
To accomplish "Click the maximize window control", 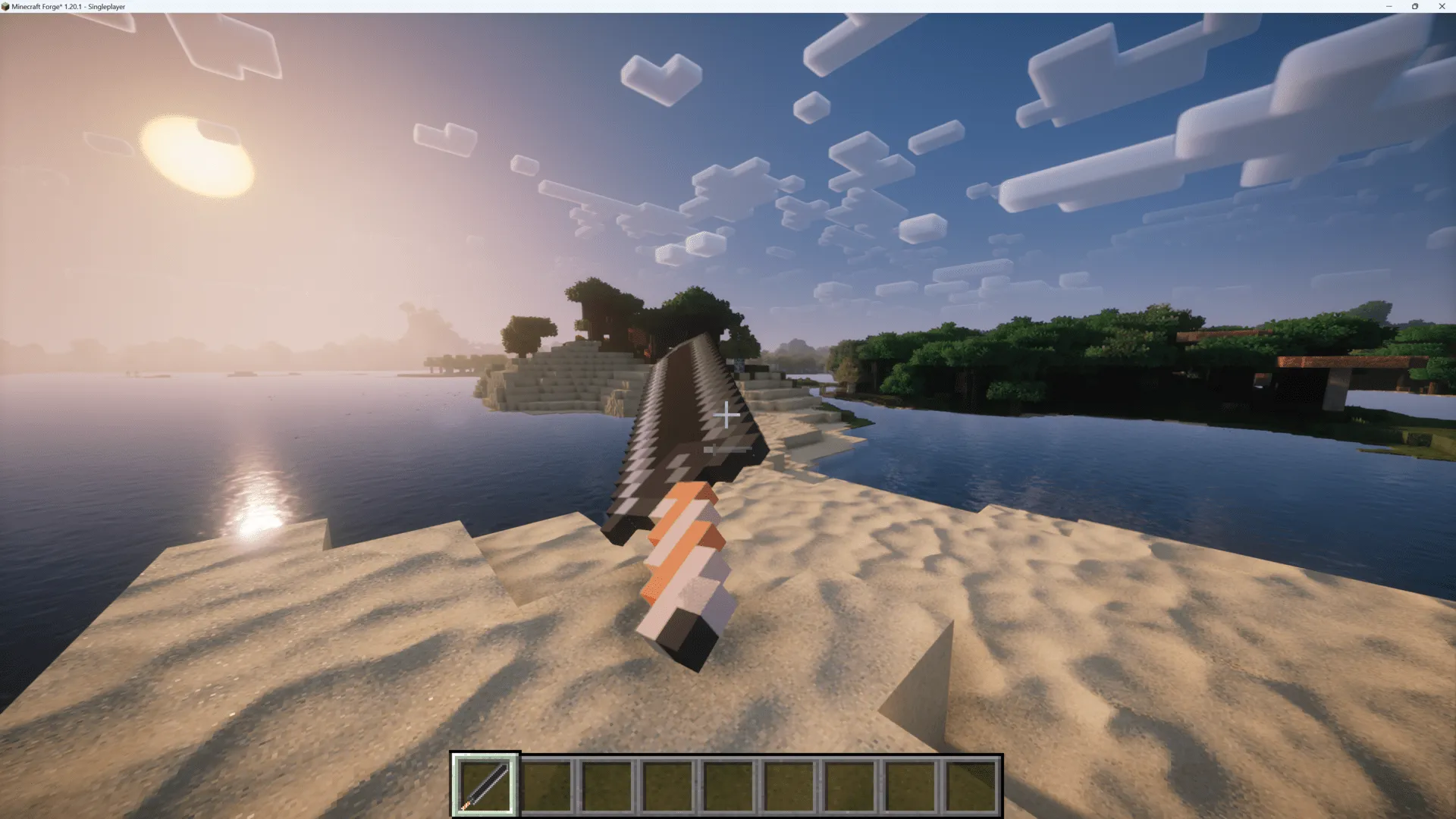I will 1415,6.
